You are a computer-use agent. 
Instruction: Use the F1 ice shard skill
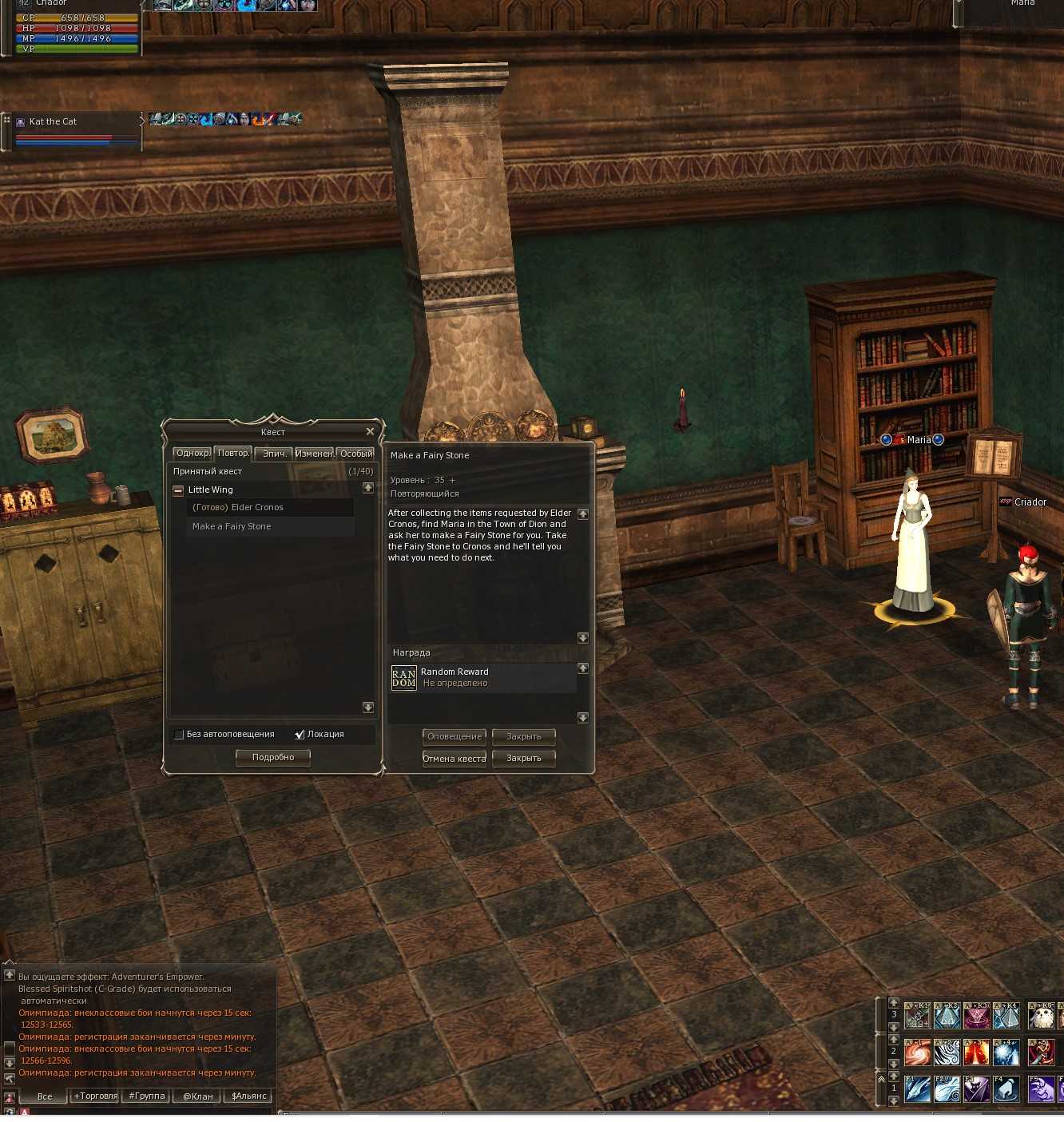tap(917, 1089)
